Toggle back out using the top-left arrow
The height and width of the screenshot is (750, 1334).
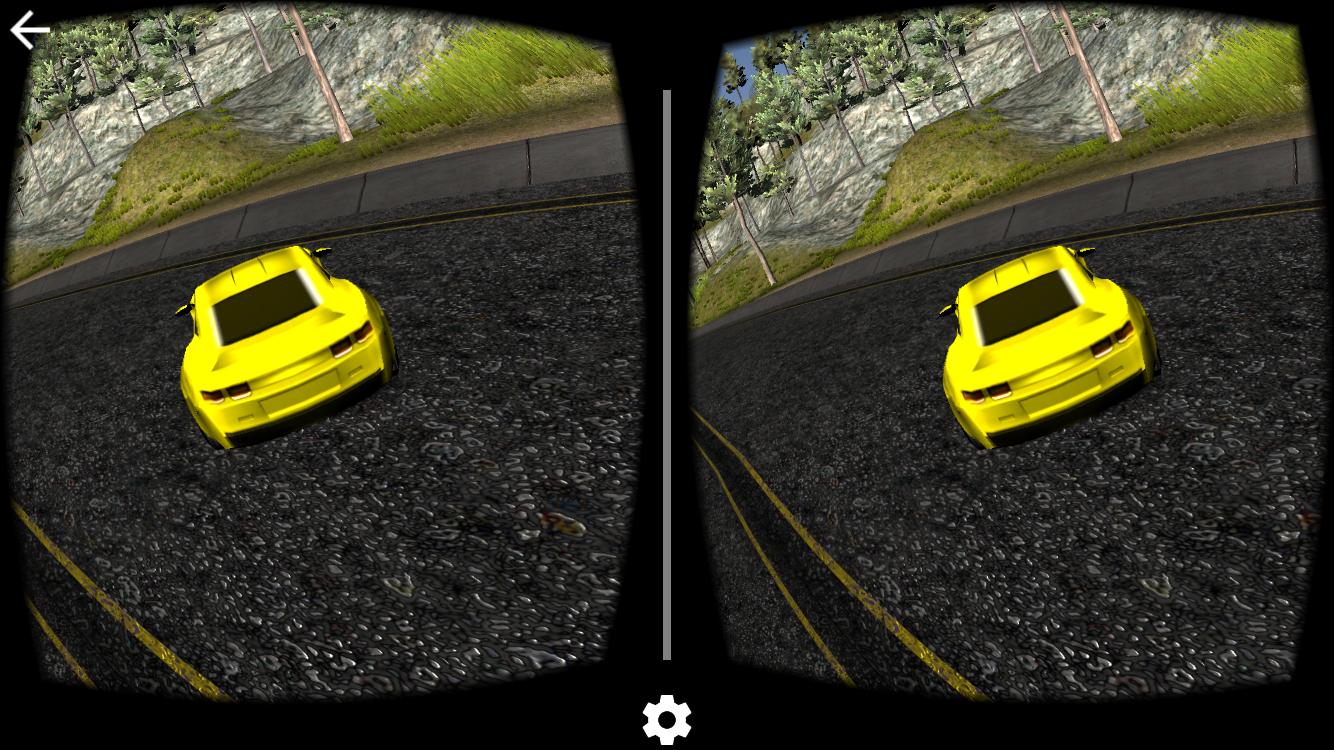tap(28, 28)
